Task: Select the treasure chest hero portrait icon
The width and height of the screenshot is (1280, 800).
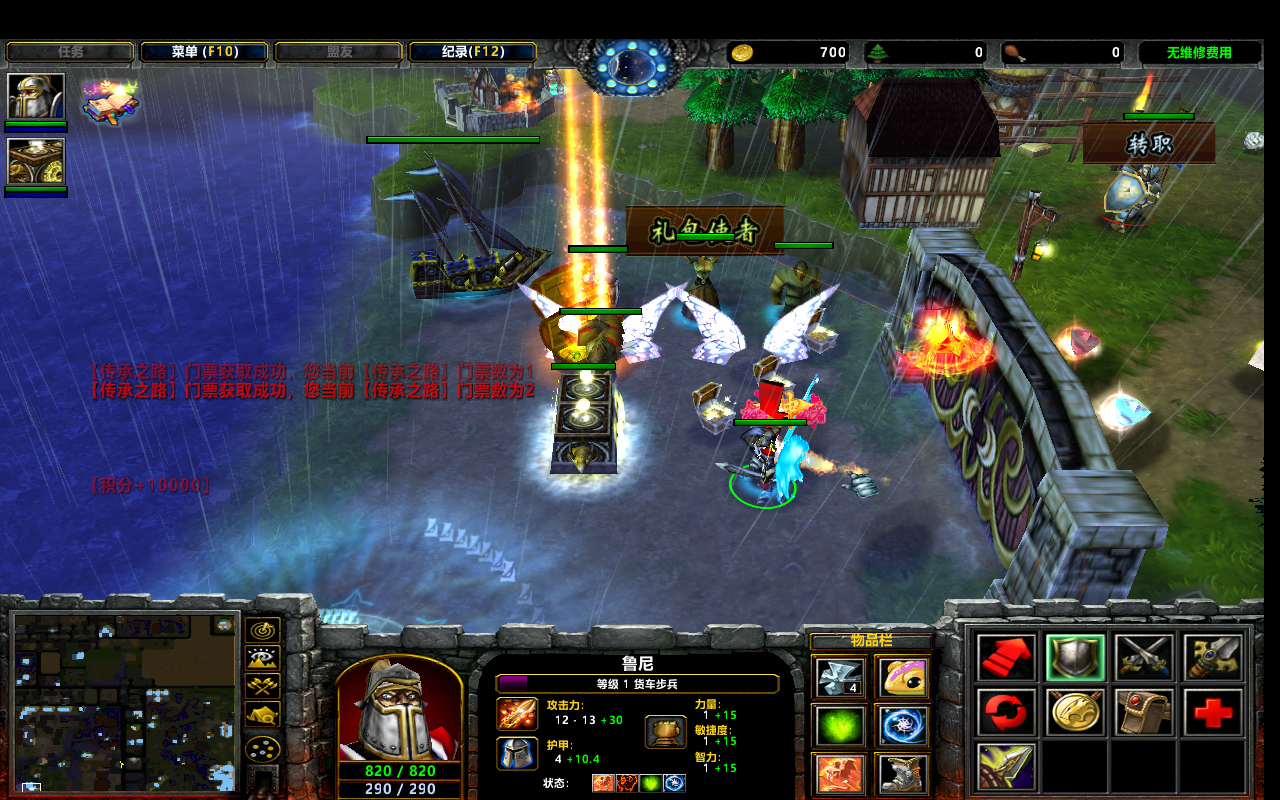Action: click(36, 162)
